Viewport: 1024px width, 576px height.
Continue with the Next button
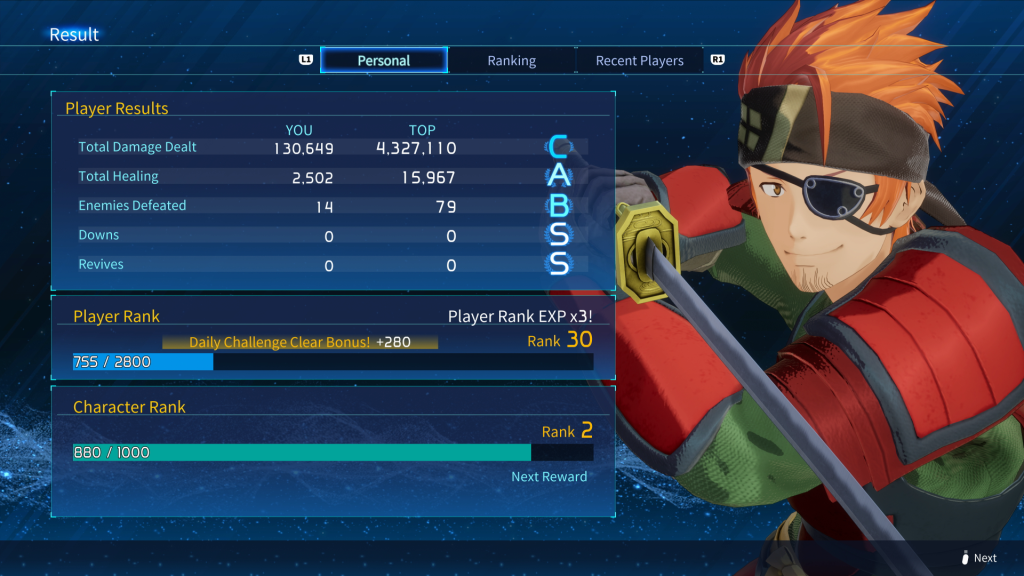point(978,558)
